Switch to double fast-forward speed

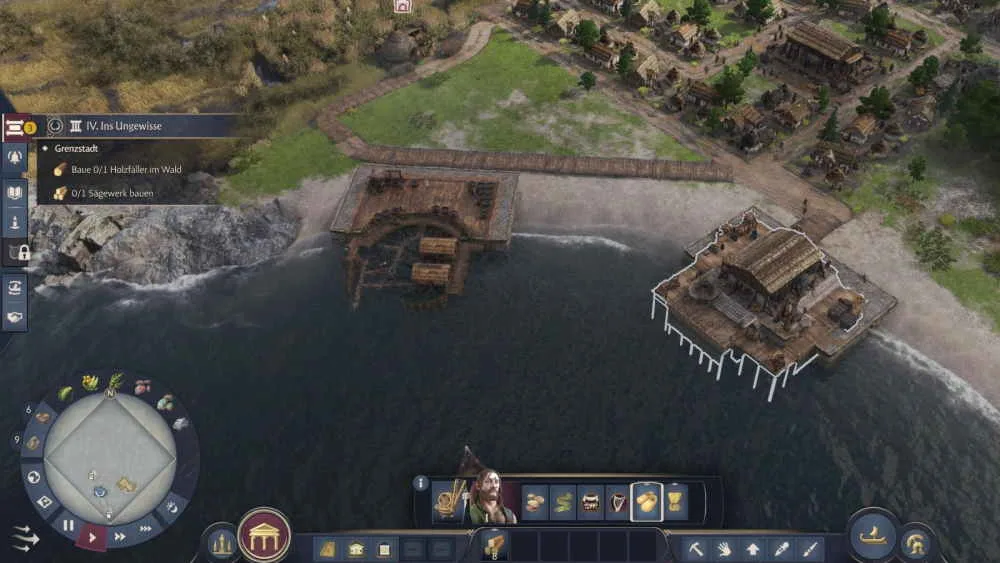(120, 536)
